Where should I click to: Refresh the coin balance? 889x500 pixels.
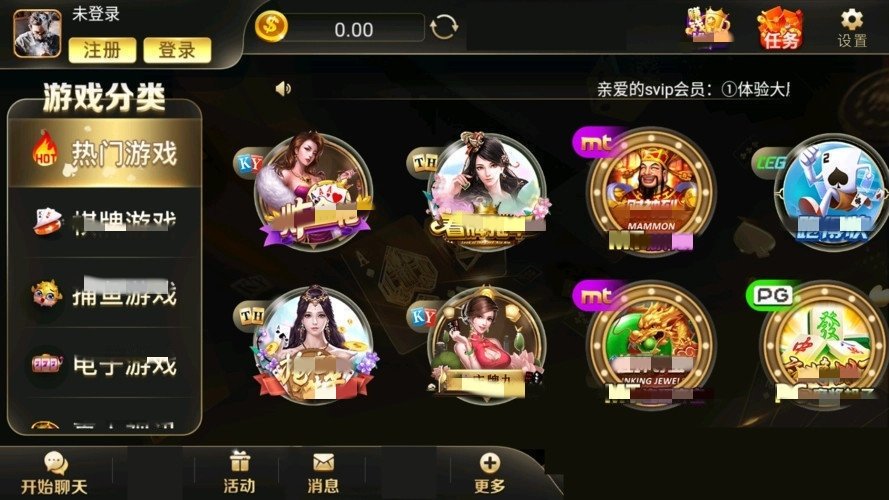pyautogui.click(x=443, y=27)
